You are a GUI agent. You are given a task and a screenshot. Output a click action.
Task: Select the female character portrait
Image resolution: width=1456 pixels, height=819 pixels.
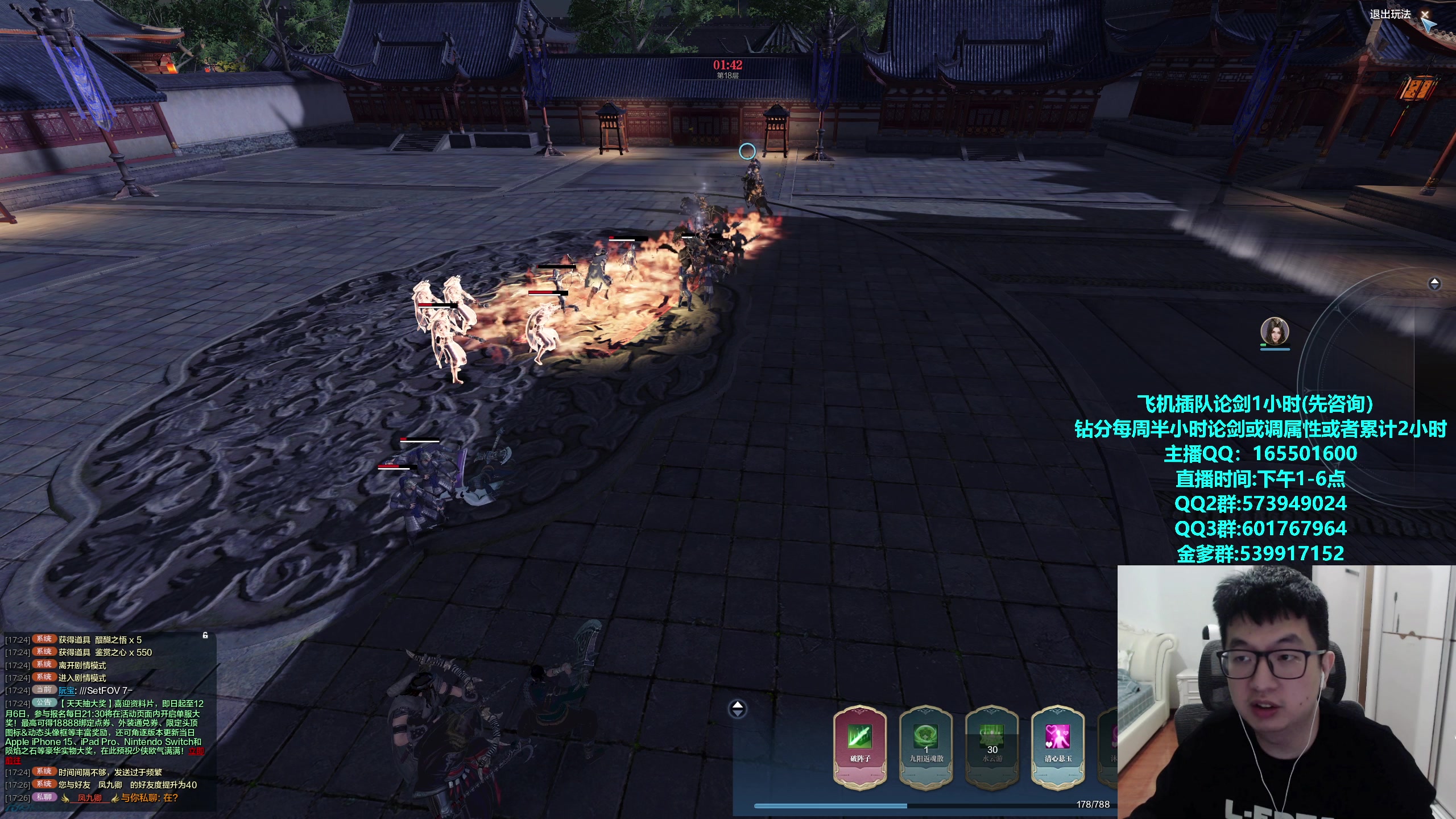click(1275, 331)
